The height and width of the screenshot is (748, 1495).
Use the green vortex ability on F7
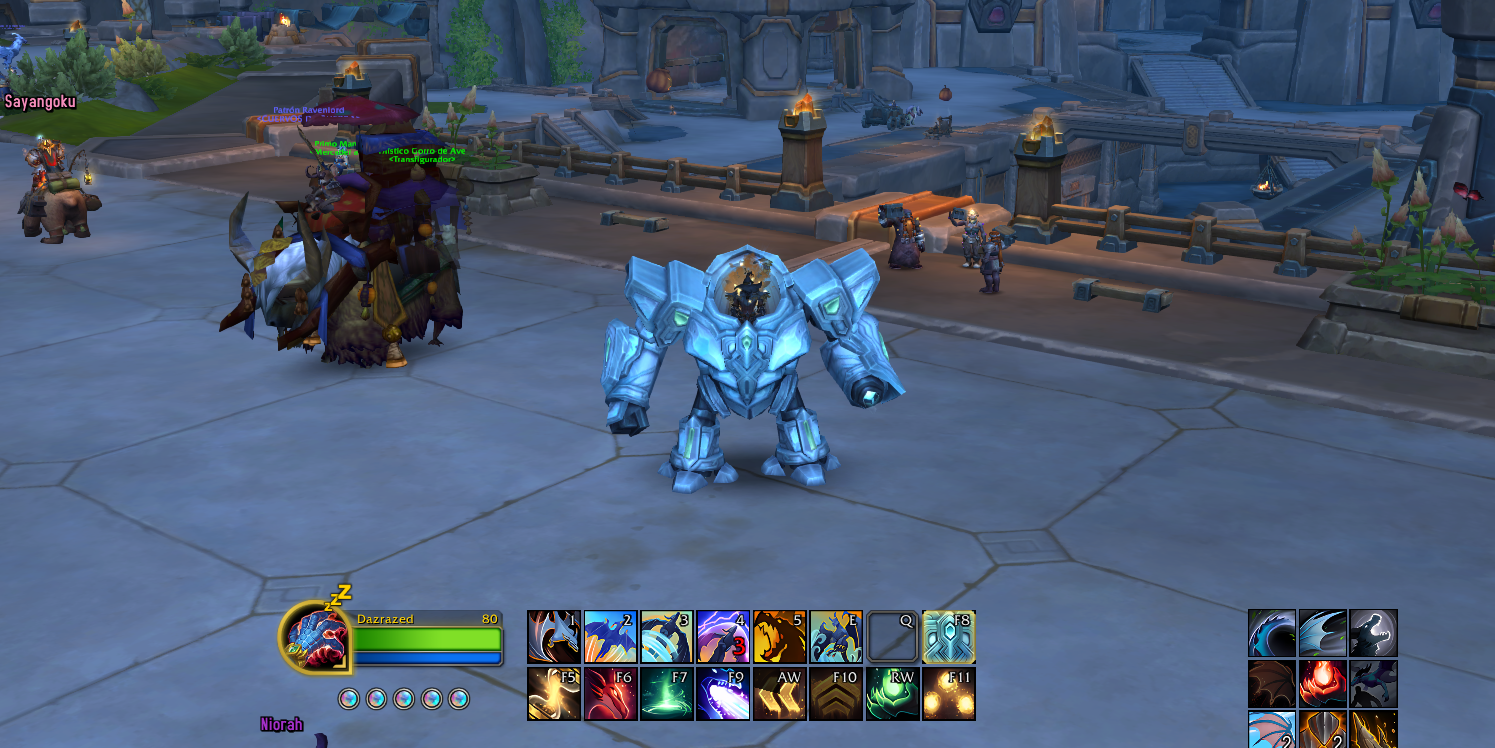tap(667, 694)
